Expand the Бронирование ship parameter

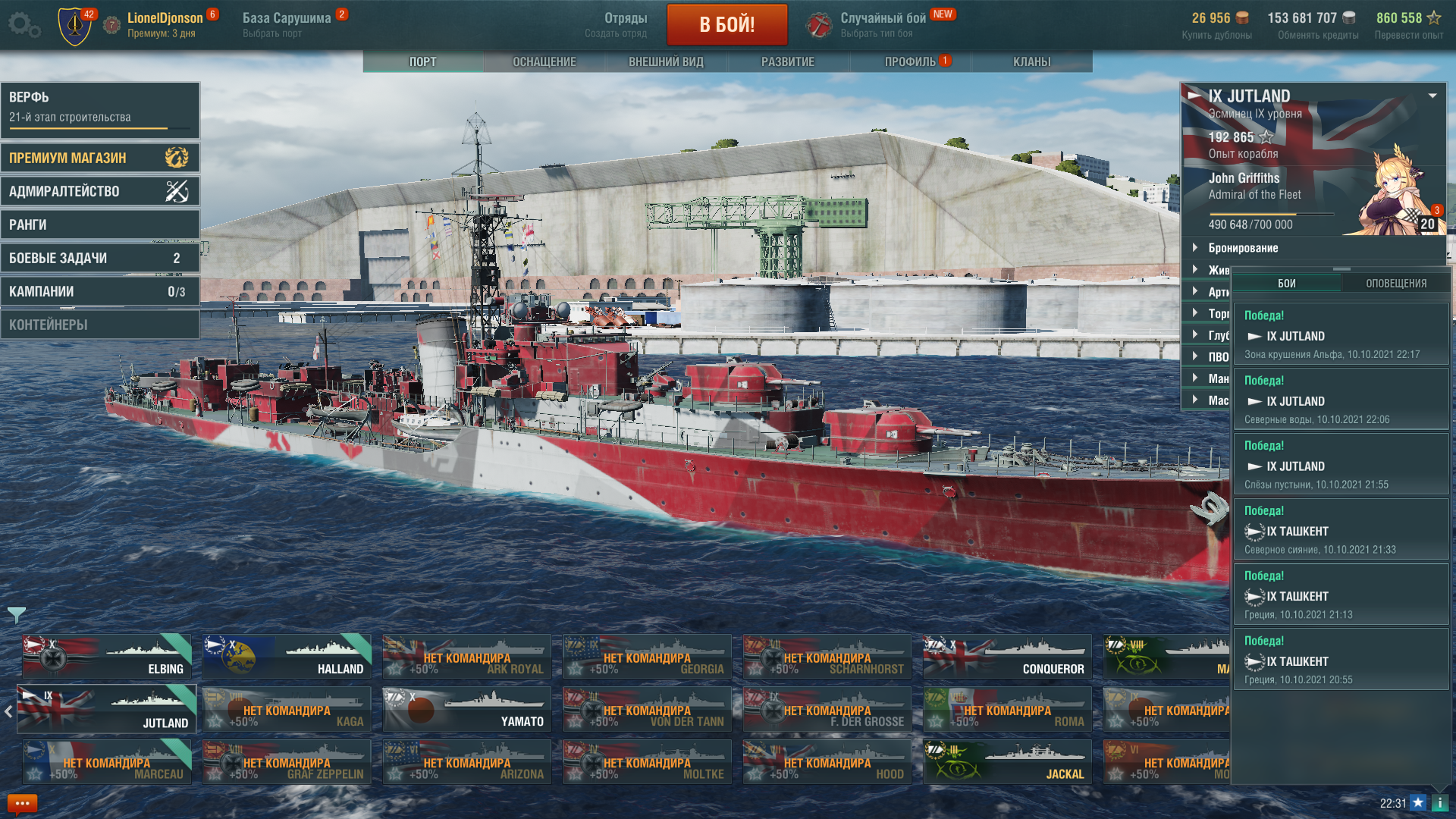(x=1243, y=248)
